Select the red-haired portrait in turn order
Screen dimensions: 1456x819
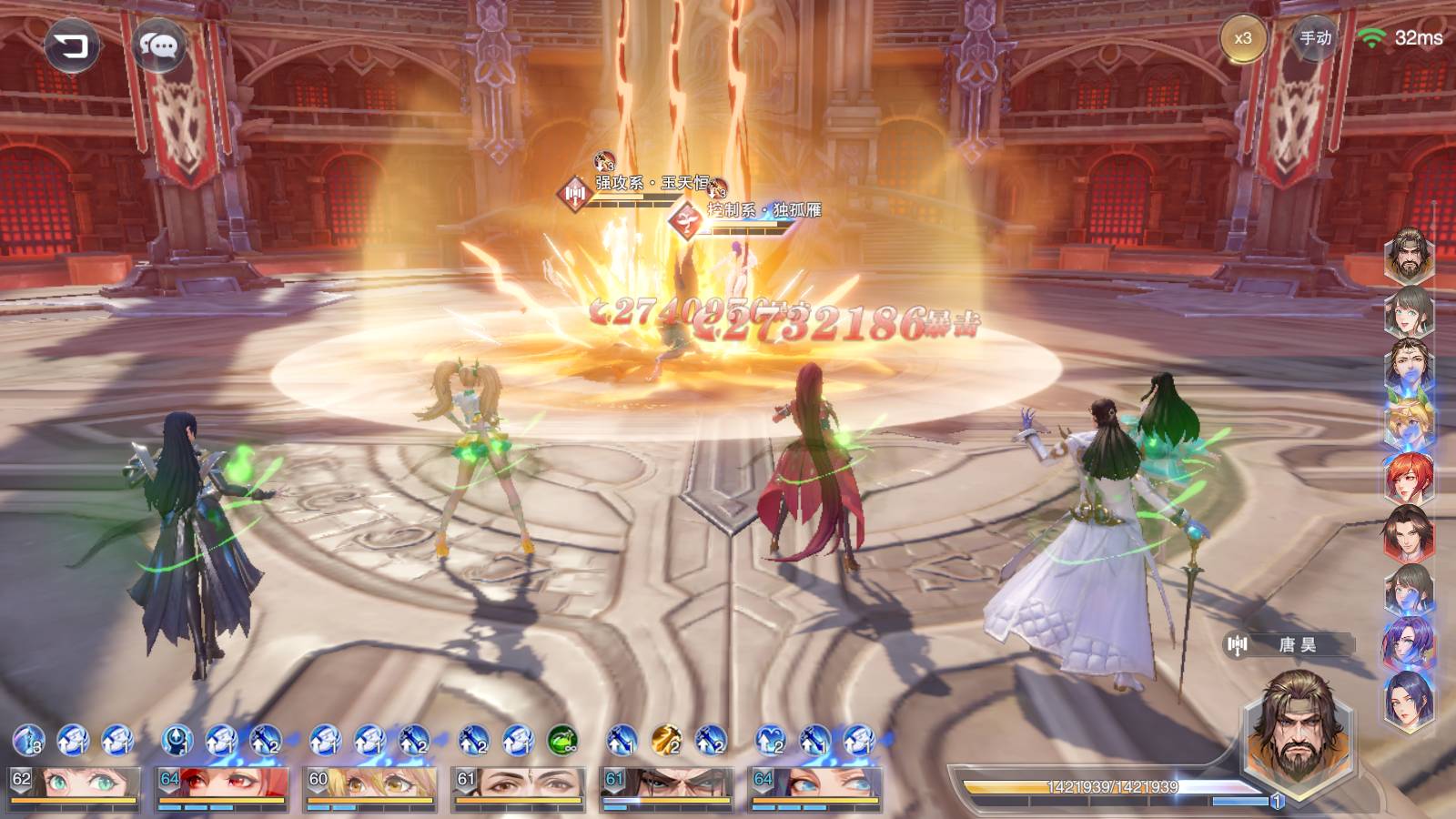(x=1409, y=479)
